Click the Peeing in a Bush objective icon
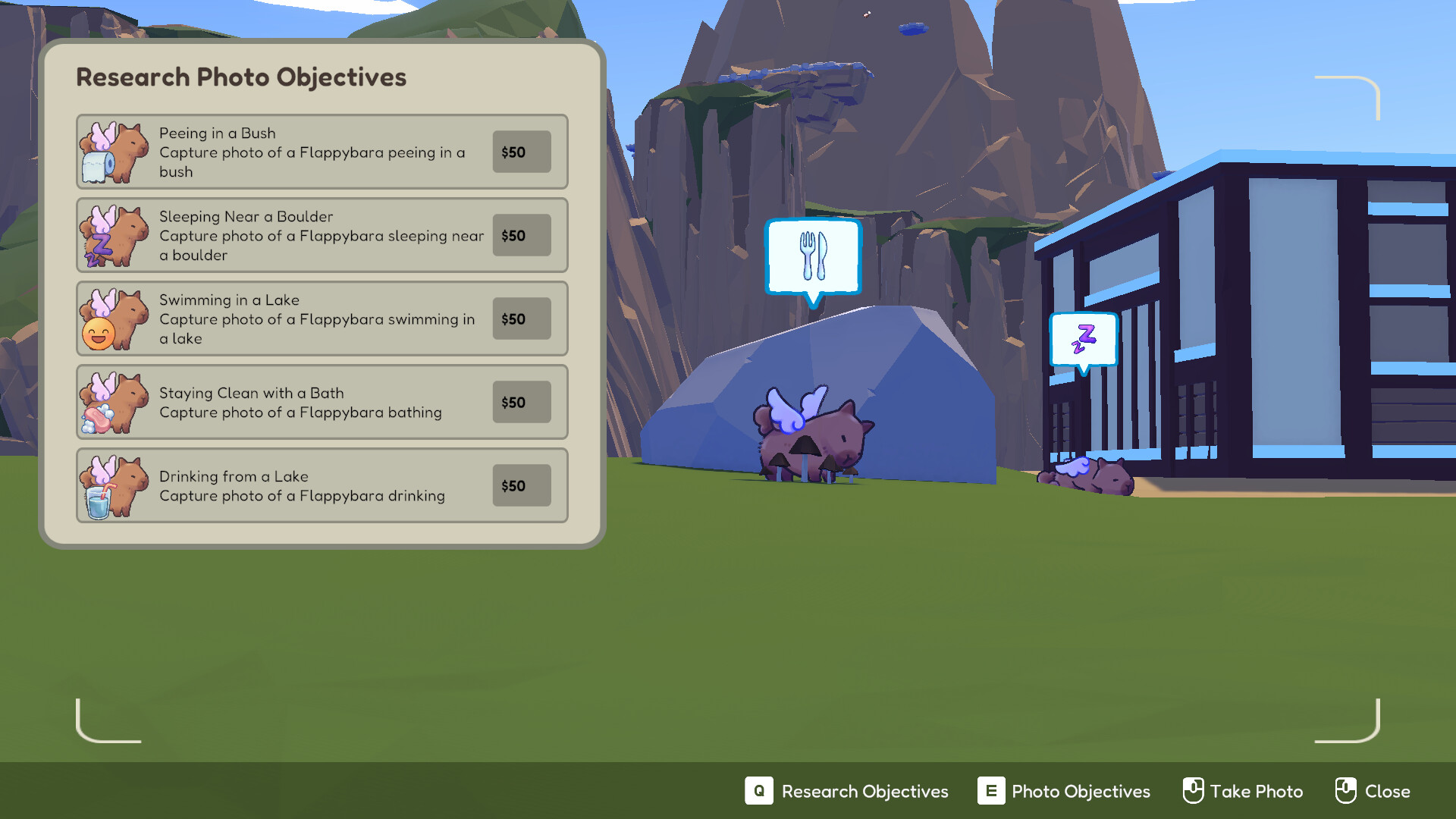Screen dimensions: 1456x819 point(115,152)
